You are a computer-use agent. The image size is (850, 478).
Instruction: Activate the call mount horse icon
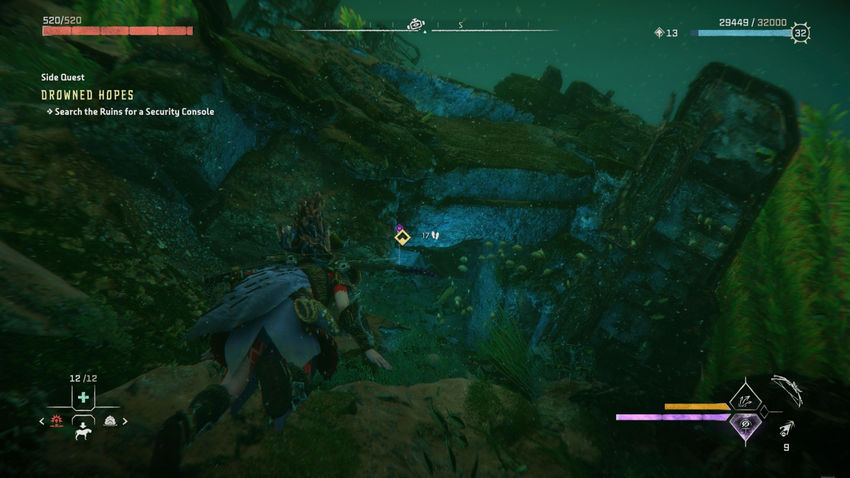[84, 431]
